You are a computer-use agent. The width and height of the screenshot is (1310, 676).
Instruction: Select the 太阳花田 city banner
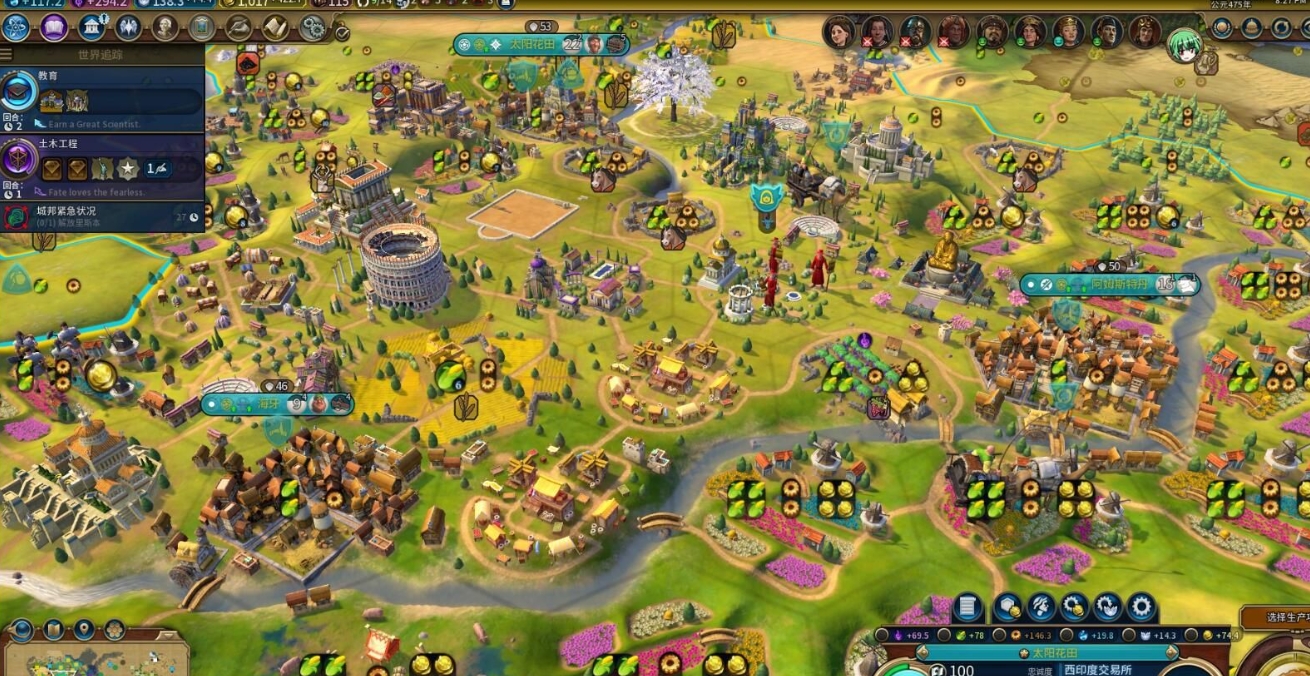(x=540, y=44)
